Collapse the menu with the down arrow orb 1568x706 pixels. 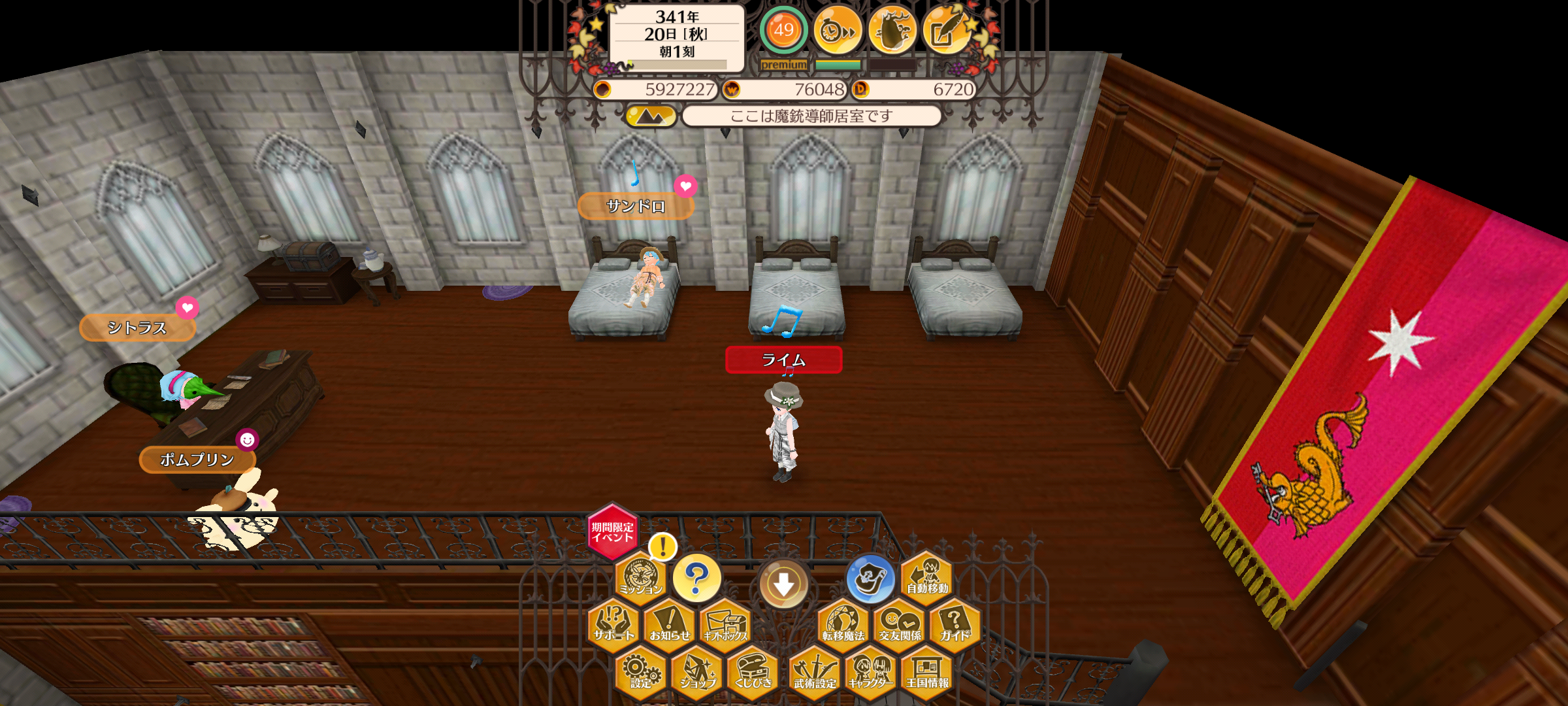pos(783,584)
